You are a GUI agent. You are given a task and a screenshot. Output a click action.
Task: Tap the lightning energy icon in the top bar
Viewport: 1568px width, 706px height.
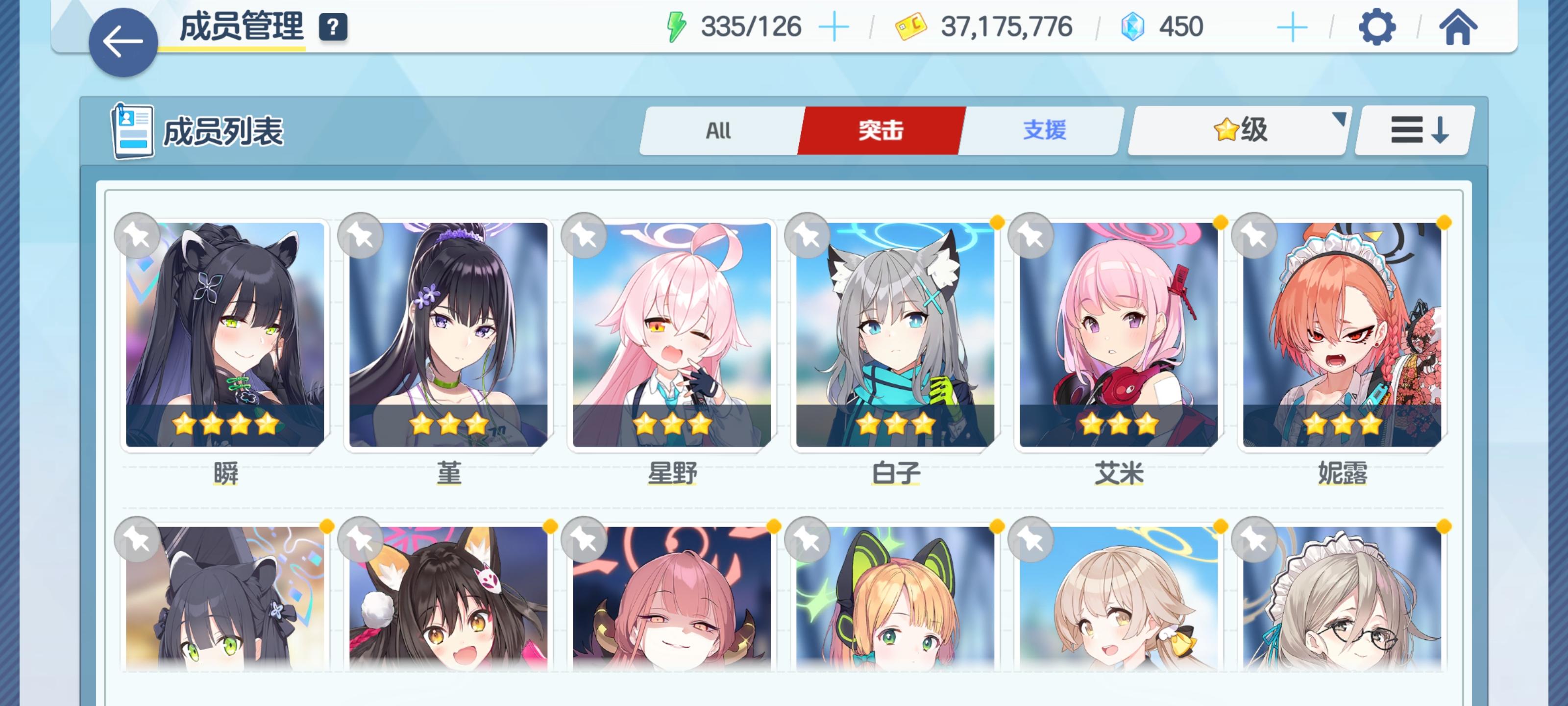pyautogui.click(x=676, y=25)
